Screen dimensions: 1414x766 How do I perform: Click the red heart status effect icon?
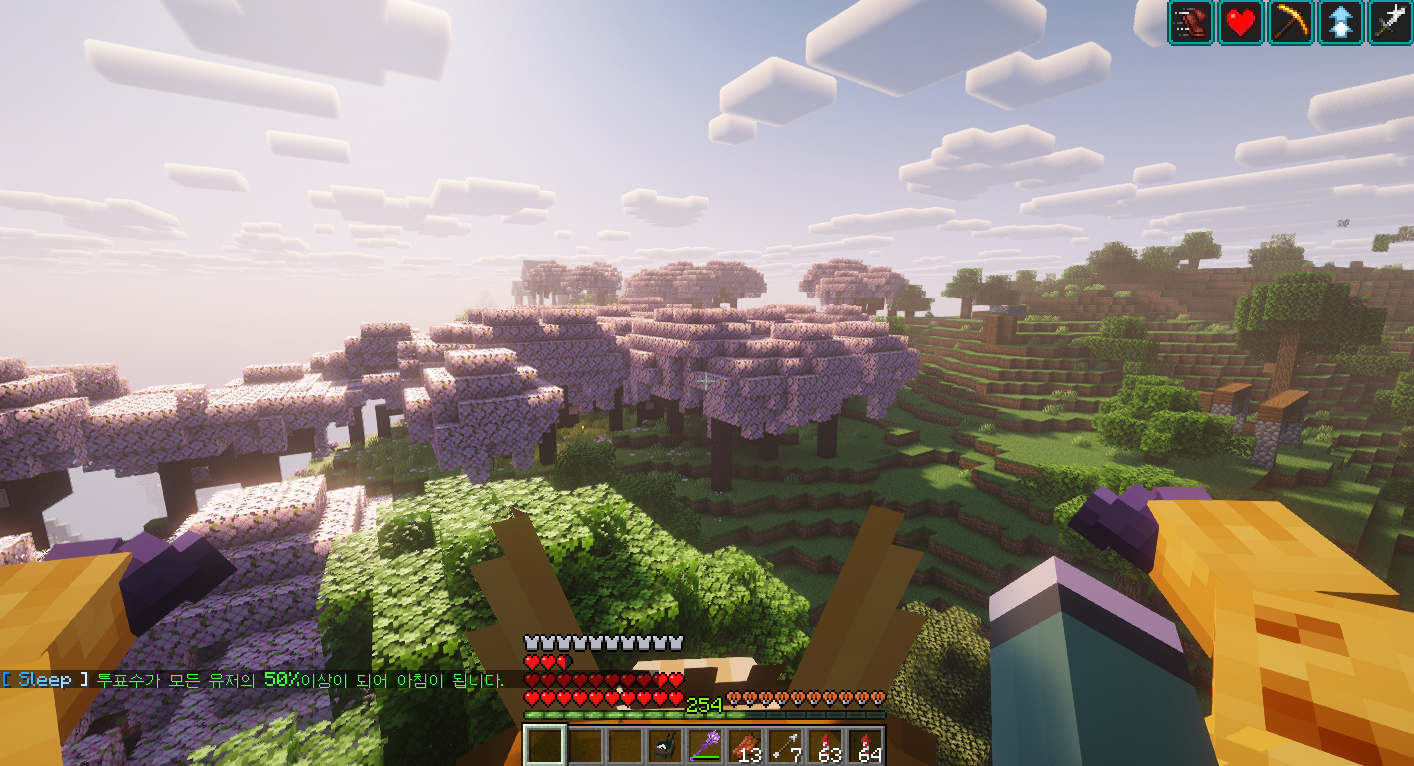pyautogui.click(x=1241, y=22)
